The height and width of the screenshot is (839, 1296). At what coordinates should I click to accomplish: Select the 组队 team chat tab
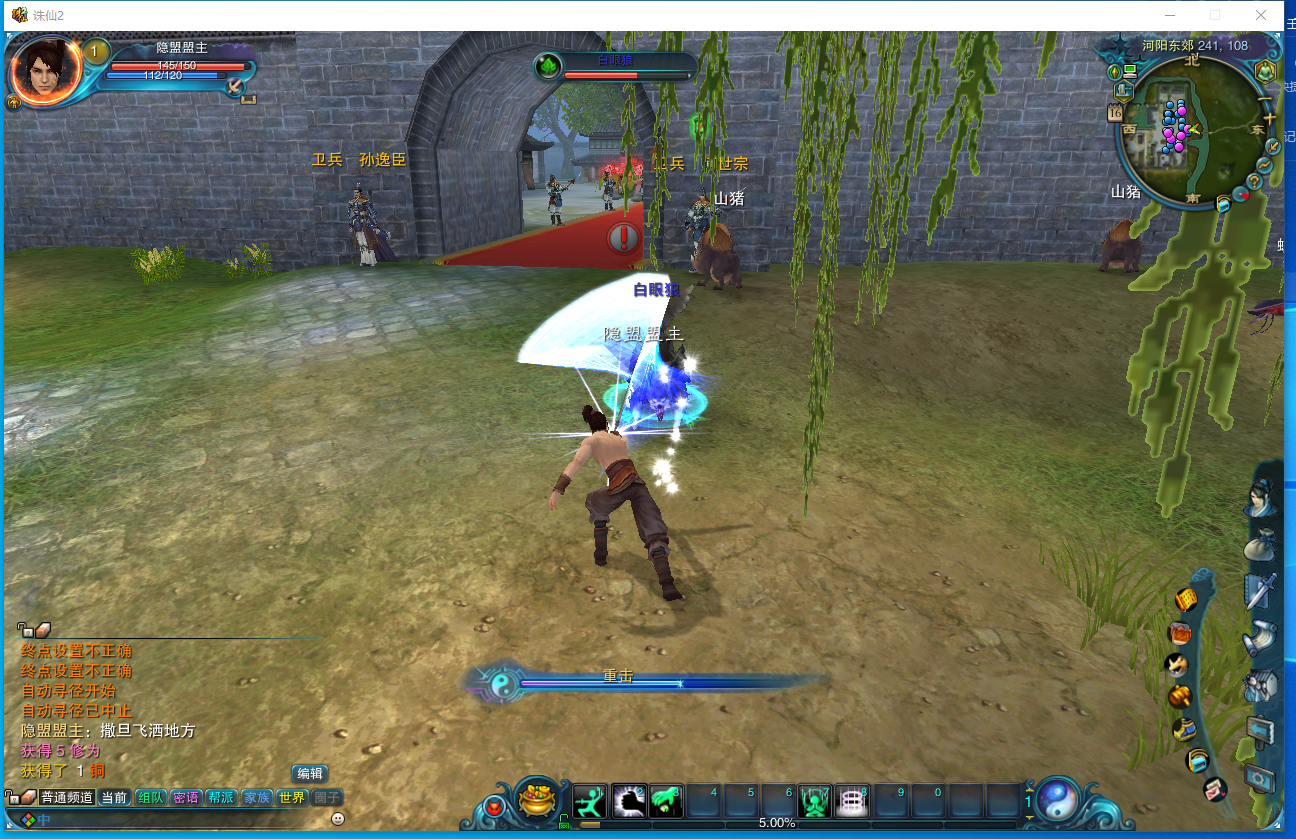150,798
